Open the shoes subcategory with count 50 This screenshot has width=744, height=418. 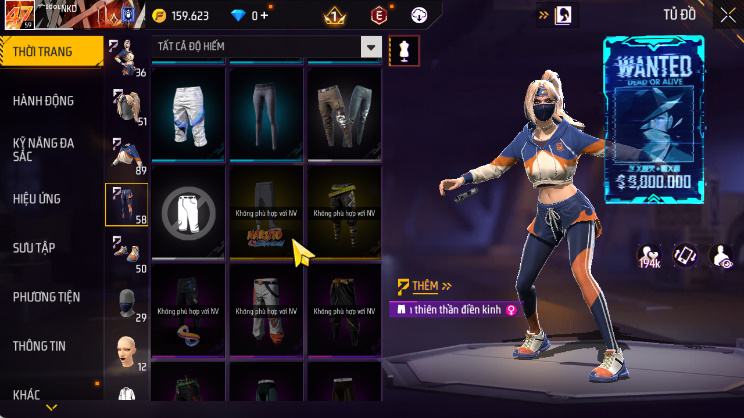coord(127,254)
